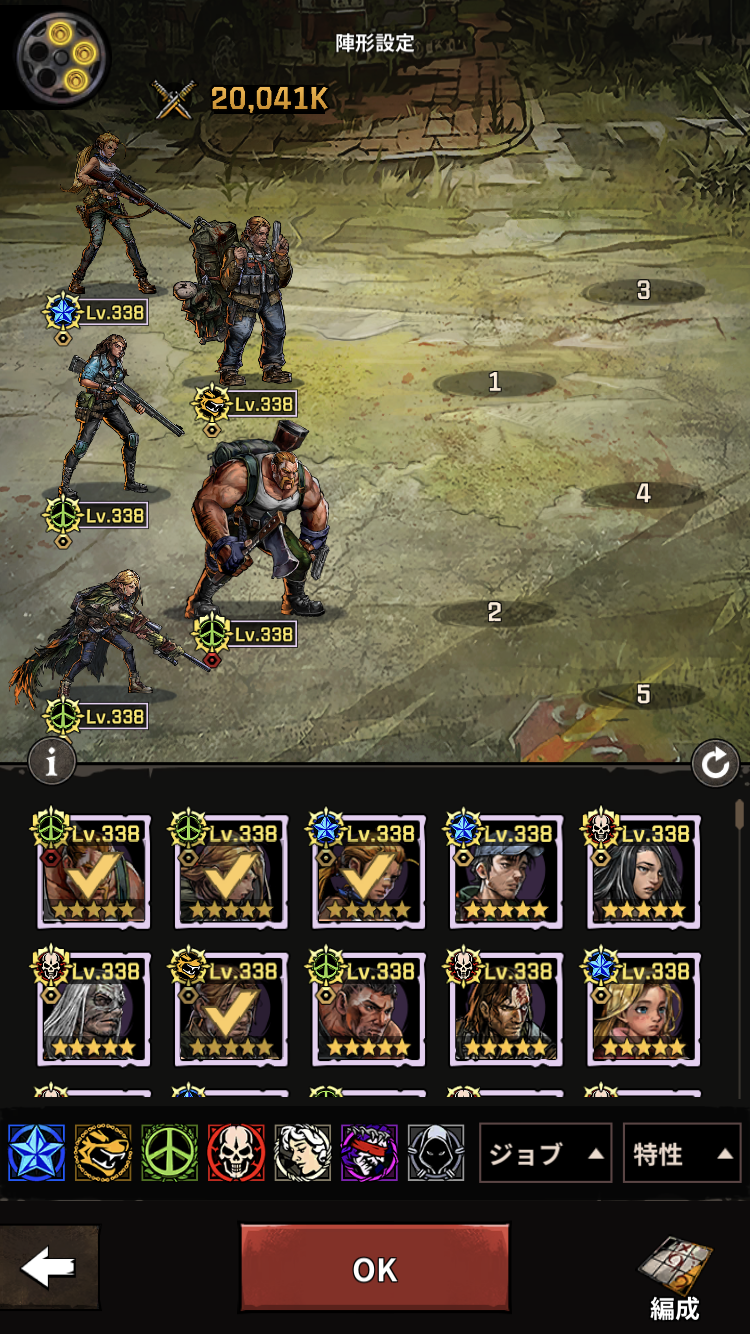Image resolution: width=750 pixels, height=1334 pixels.
Task: Go back with the white arrow button
Action: 48,1268
